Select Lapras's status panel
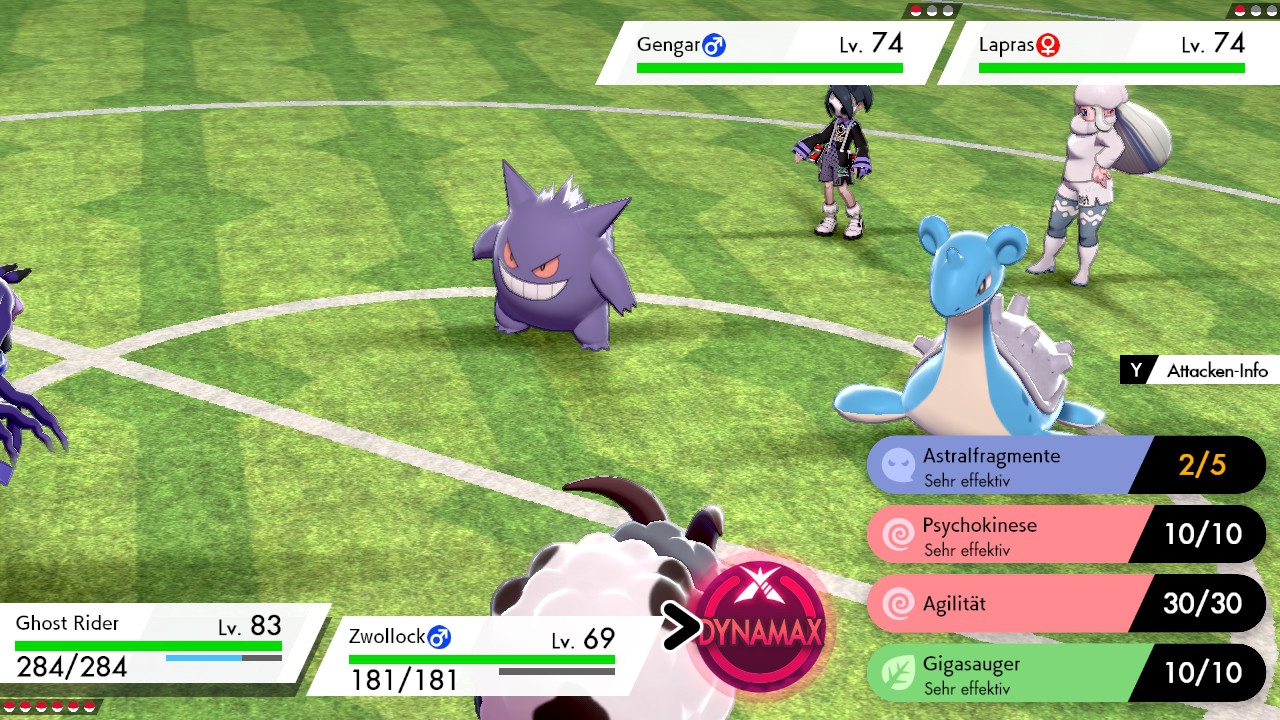Viewport: 1280px width, 720px height. [x=1110, y=53]
